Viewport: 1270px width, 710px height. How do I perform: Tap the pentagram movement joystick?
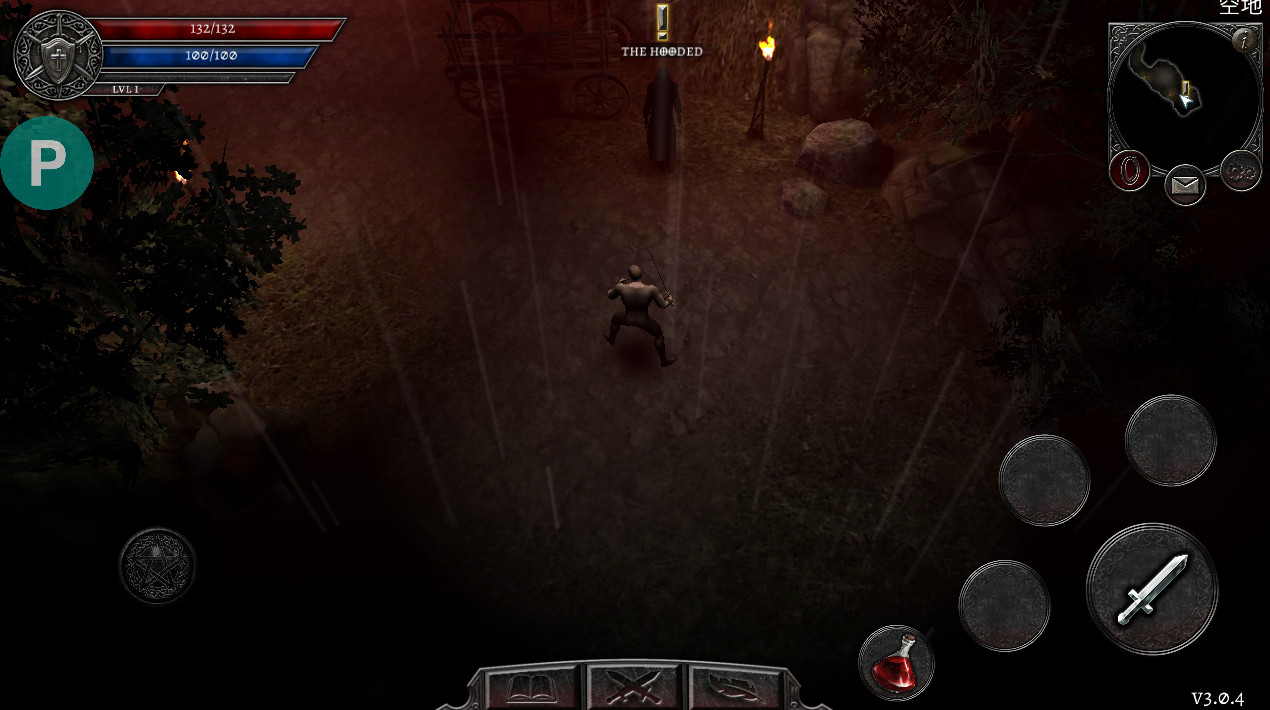(158, 565)
